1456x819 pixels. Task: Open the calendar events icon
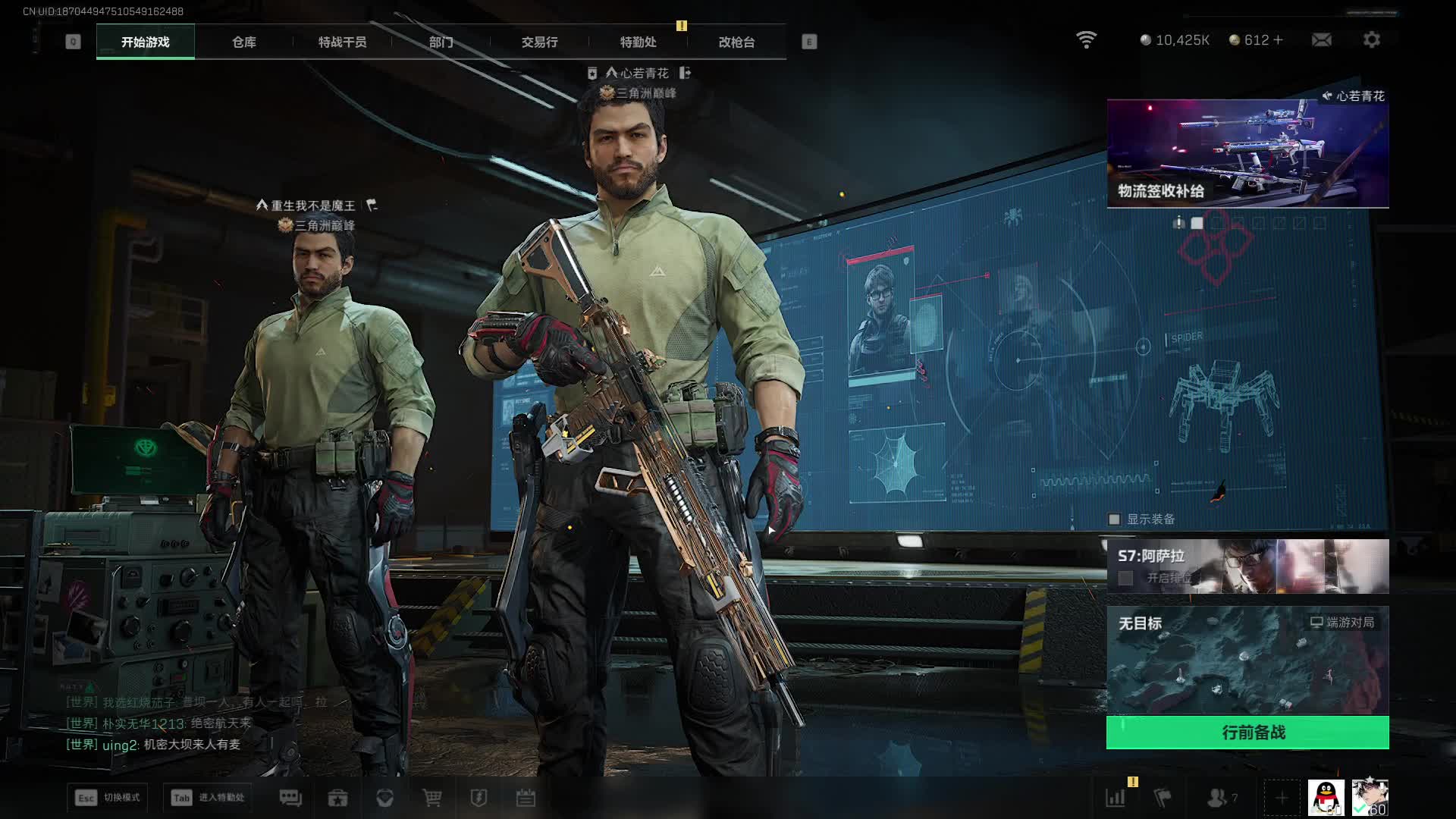pos(526,798)
